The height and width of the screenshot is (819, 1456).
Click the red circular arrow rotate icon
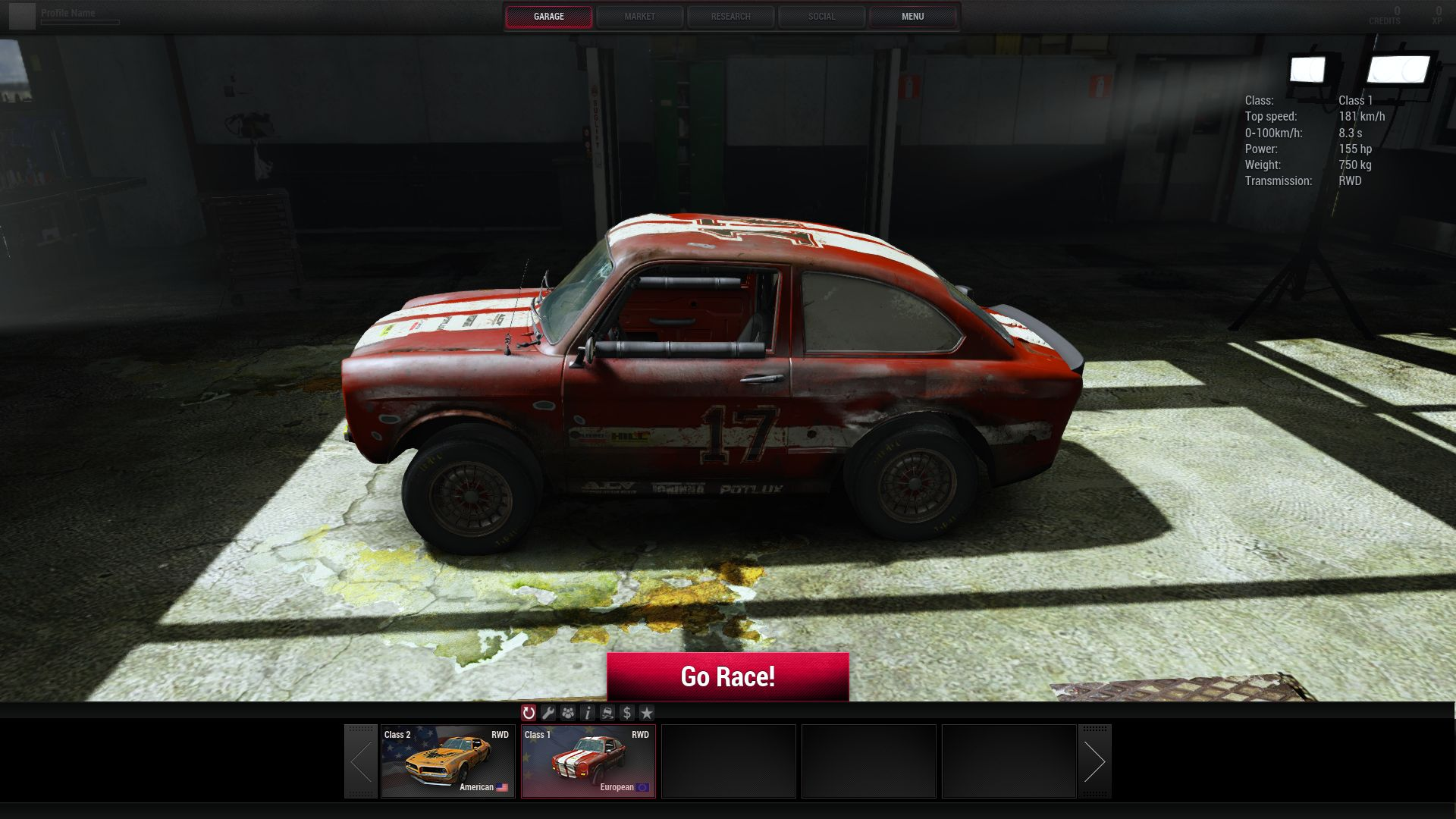point(529,713)
